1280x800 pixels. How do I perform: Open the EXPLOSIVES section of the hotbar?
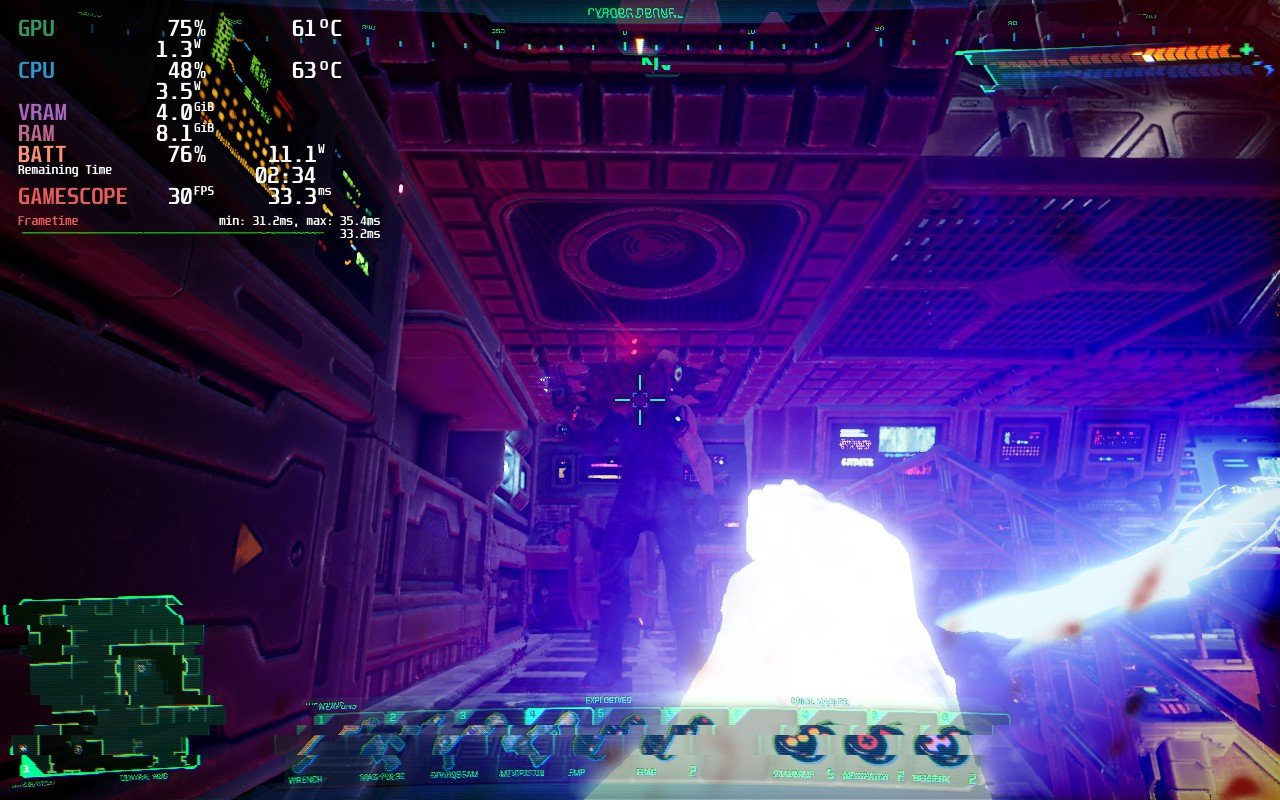click(x=607, y=699)
